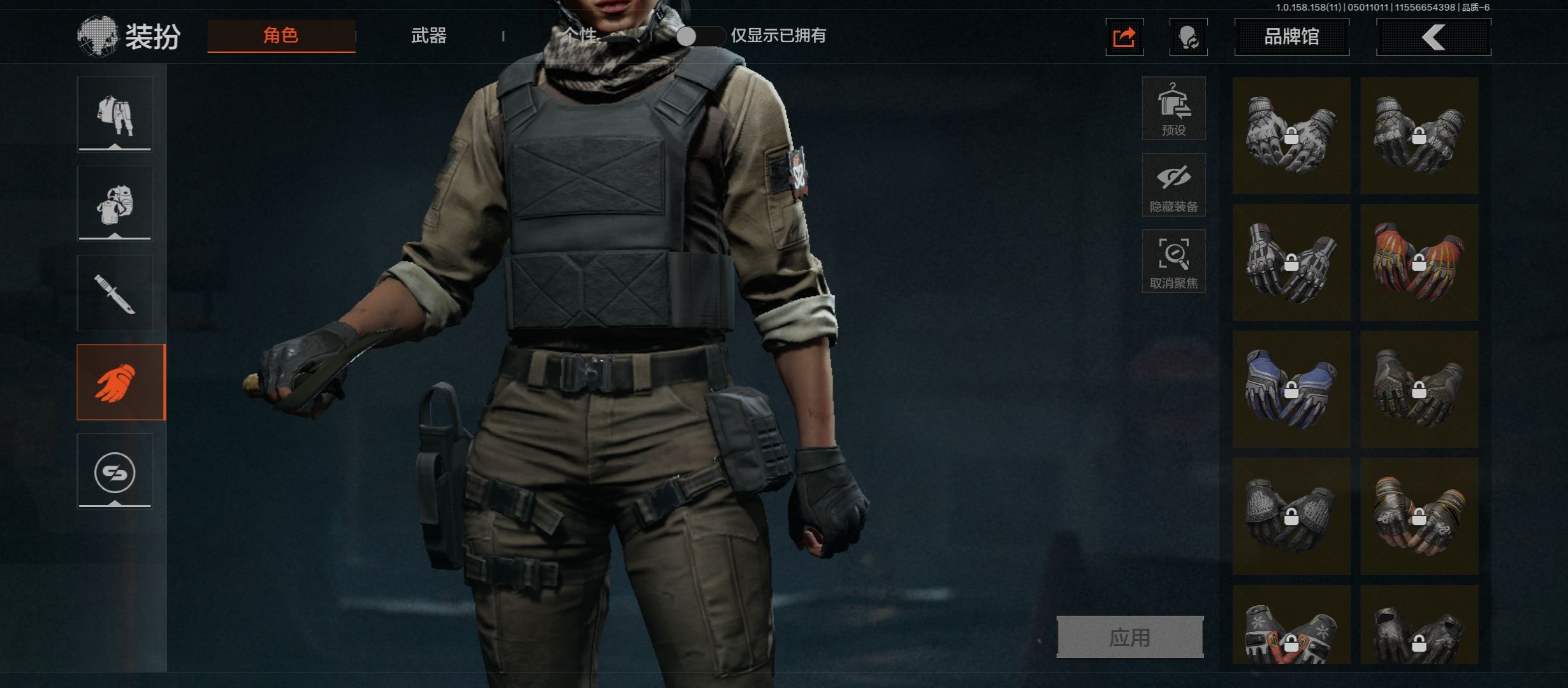
Task: Choose the combat knife category
Action: point(115,293)
